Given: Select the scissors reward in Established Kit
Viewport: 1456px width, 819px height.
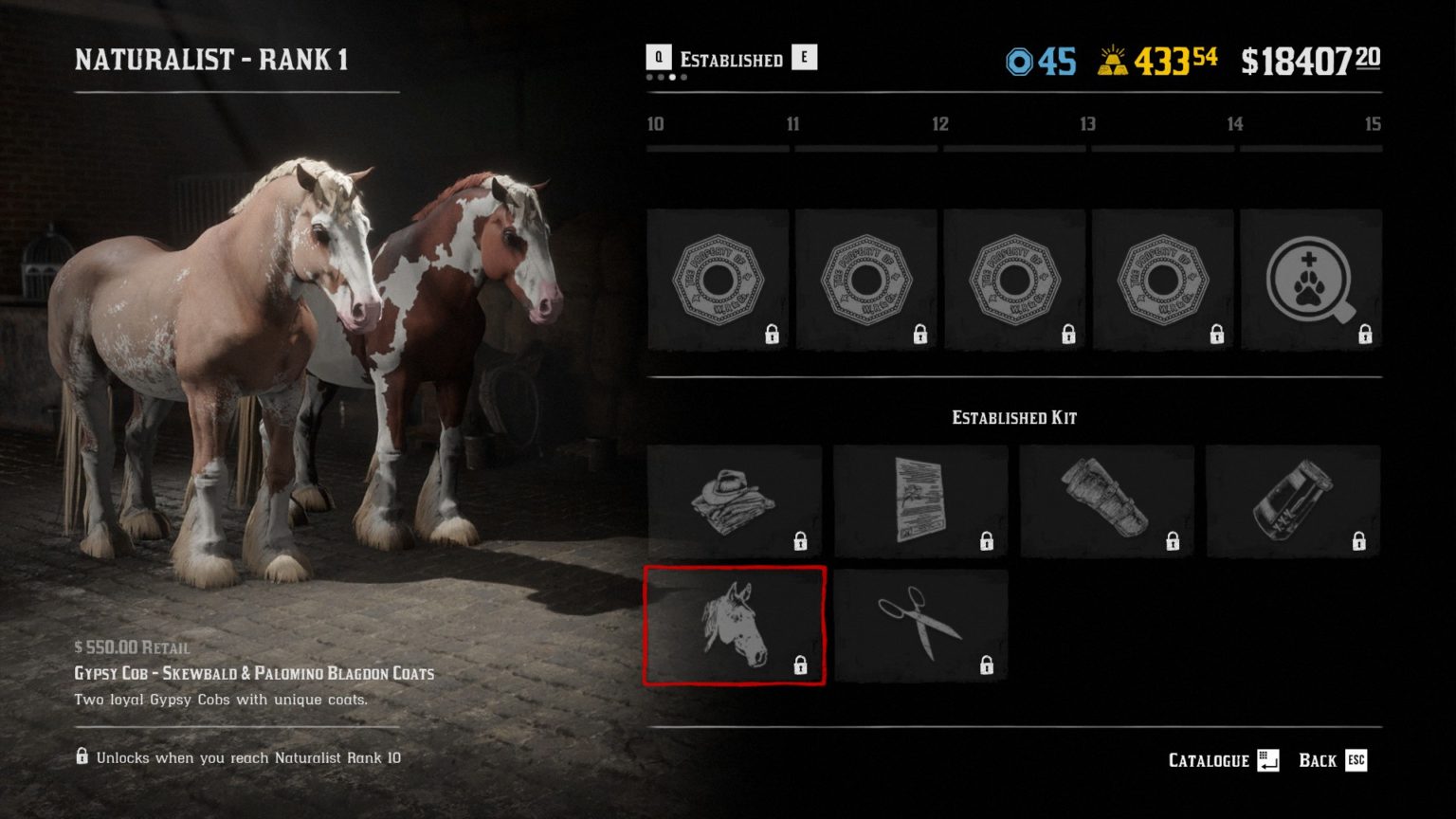Looking at the screenshot, I should [919, 626].
